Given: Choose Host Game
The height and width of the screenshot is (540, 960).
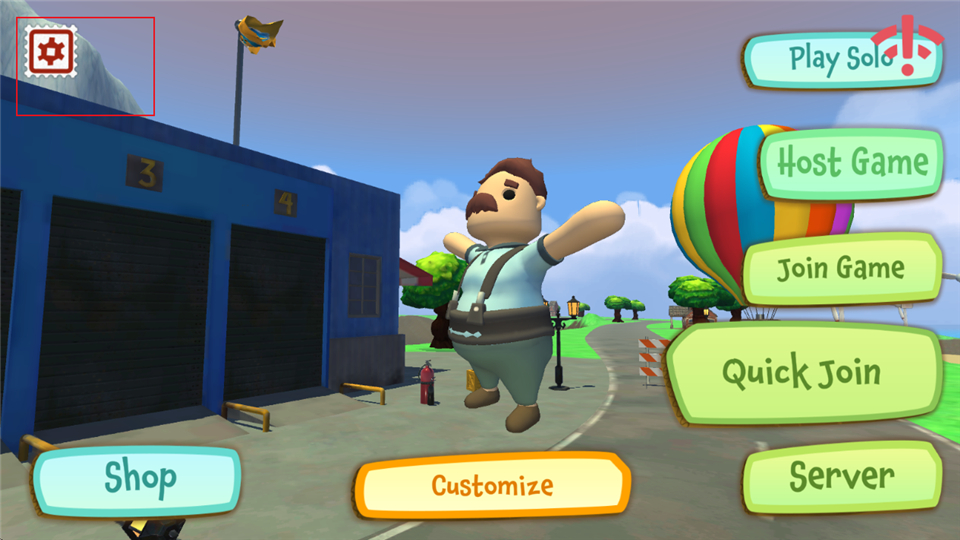Looking at the screenshot, I should click(852, 163).
